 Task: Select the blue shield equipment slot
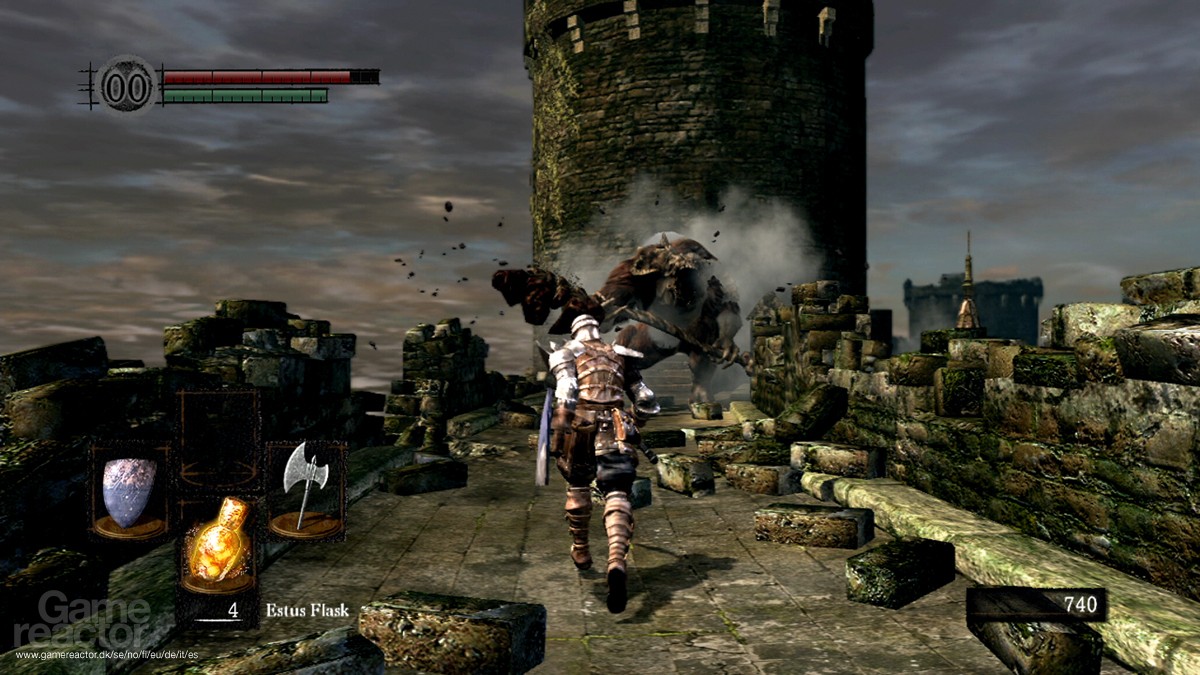[x=130, y=492]
